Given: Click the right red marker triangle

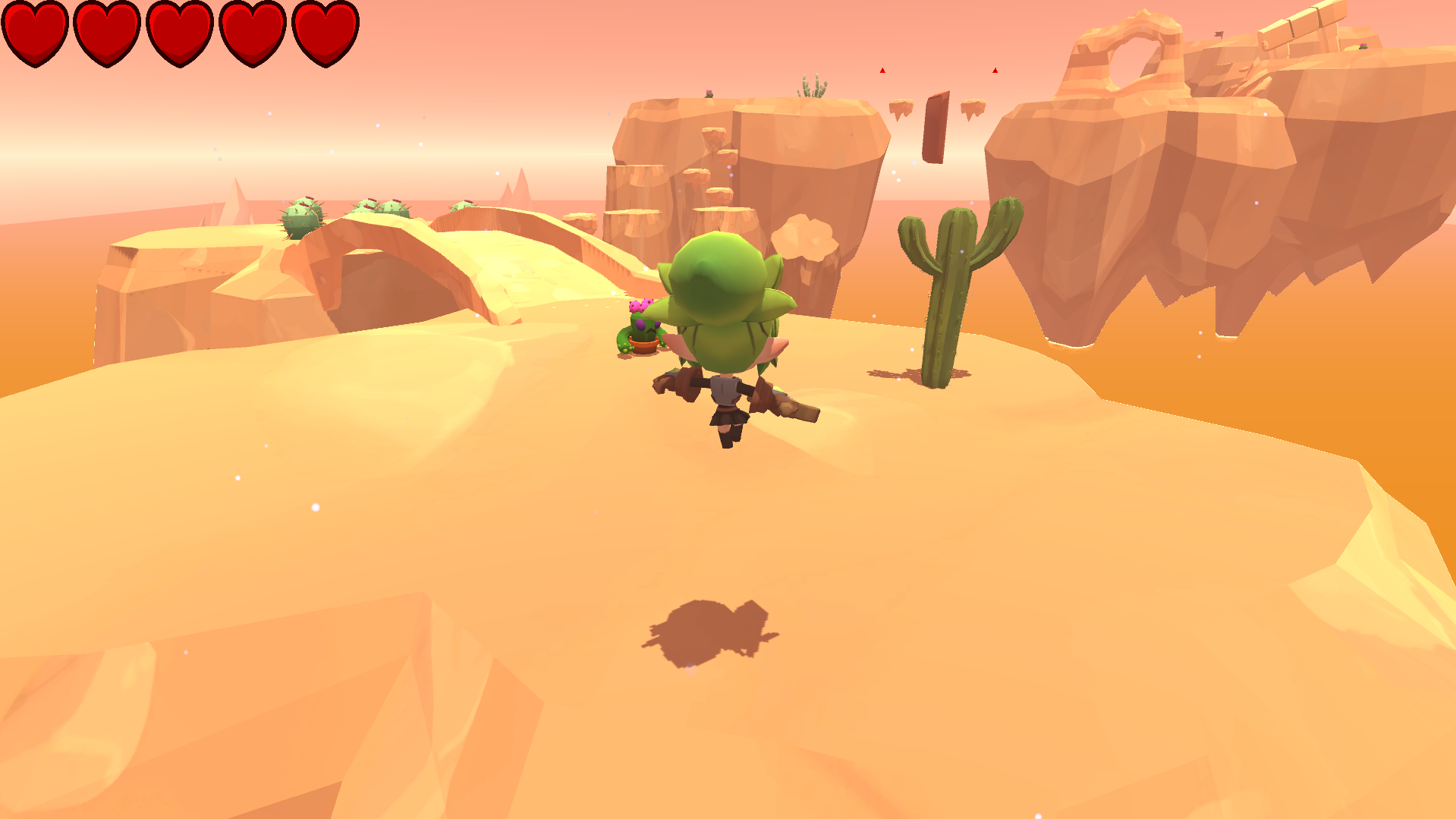Looking at the screenshot, I should 995,70.
